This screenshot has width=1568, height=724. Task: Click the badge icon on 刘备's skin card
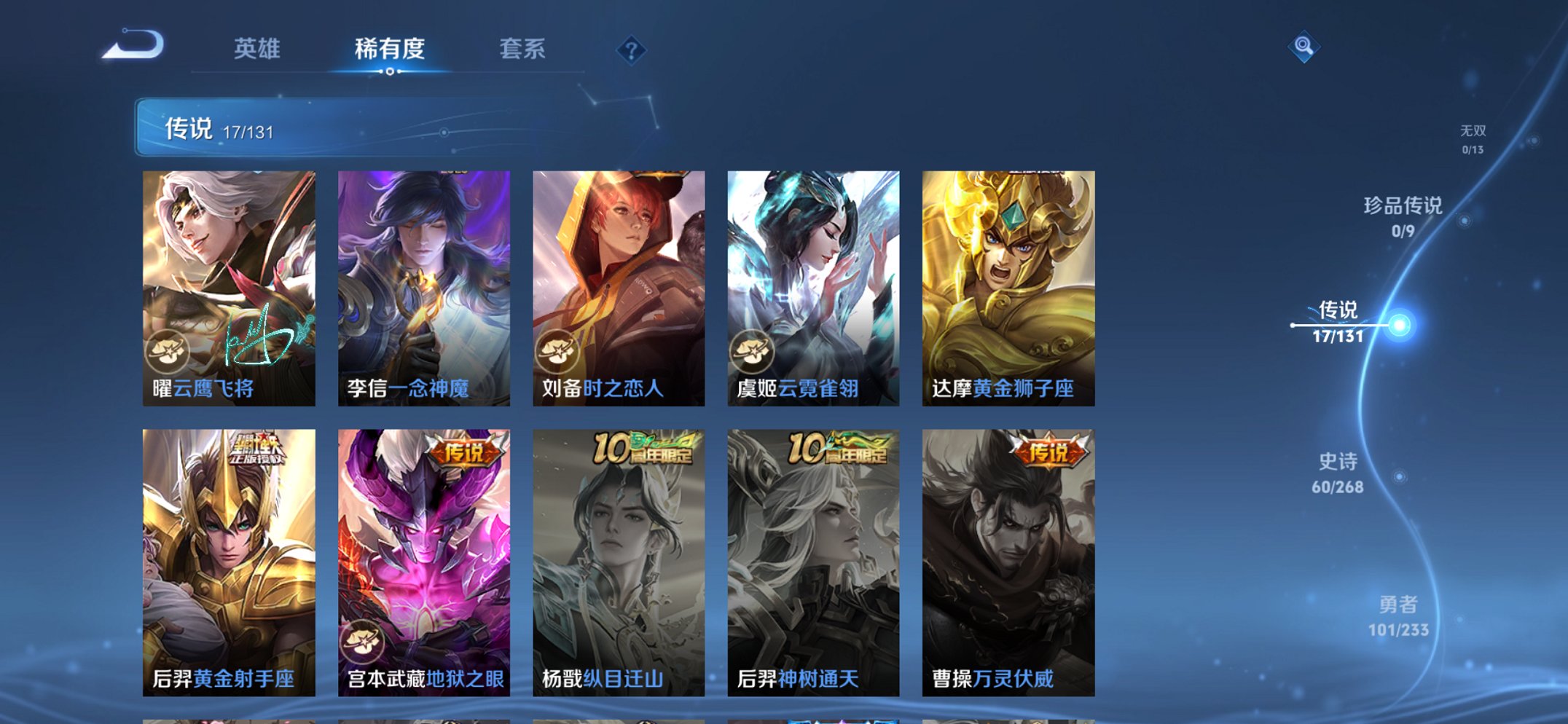[557, 350]
